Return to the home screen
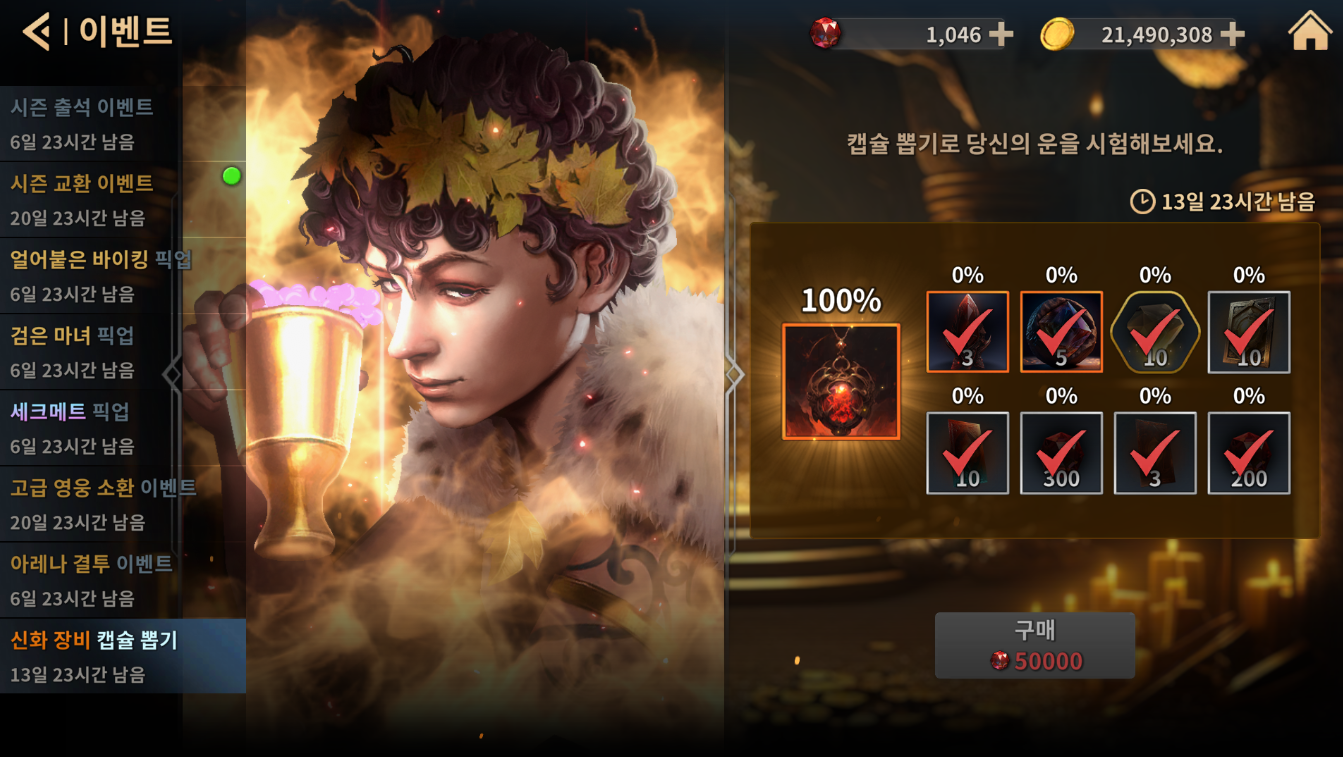Viewport: 1343px width, 757px height. click(1310, 32)
